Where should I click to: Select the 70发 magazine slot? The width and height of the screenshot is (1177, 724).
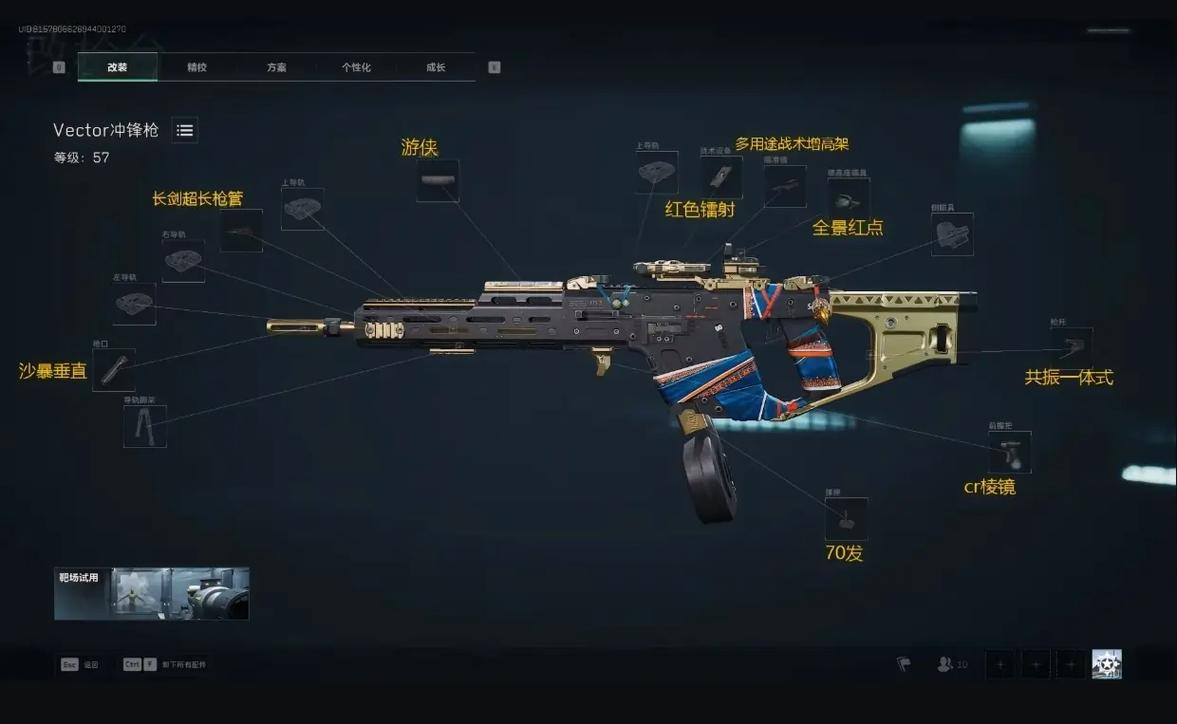tap(846, 519)
